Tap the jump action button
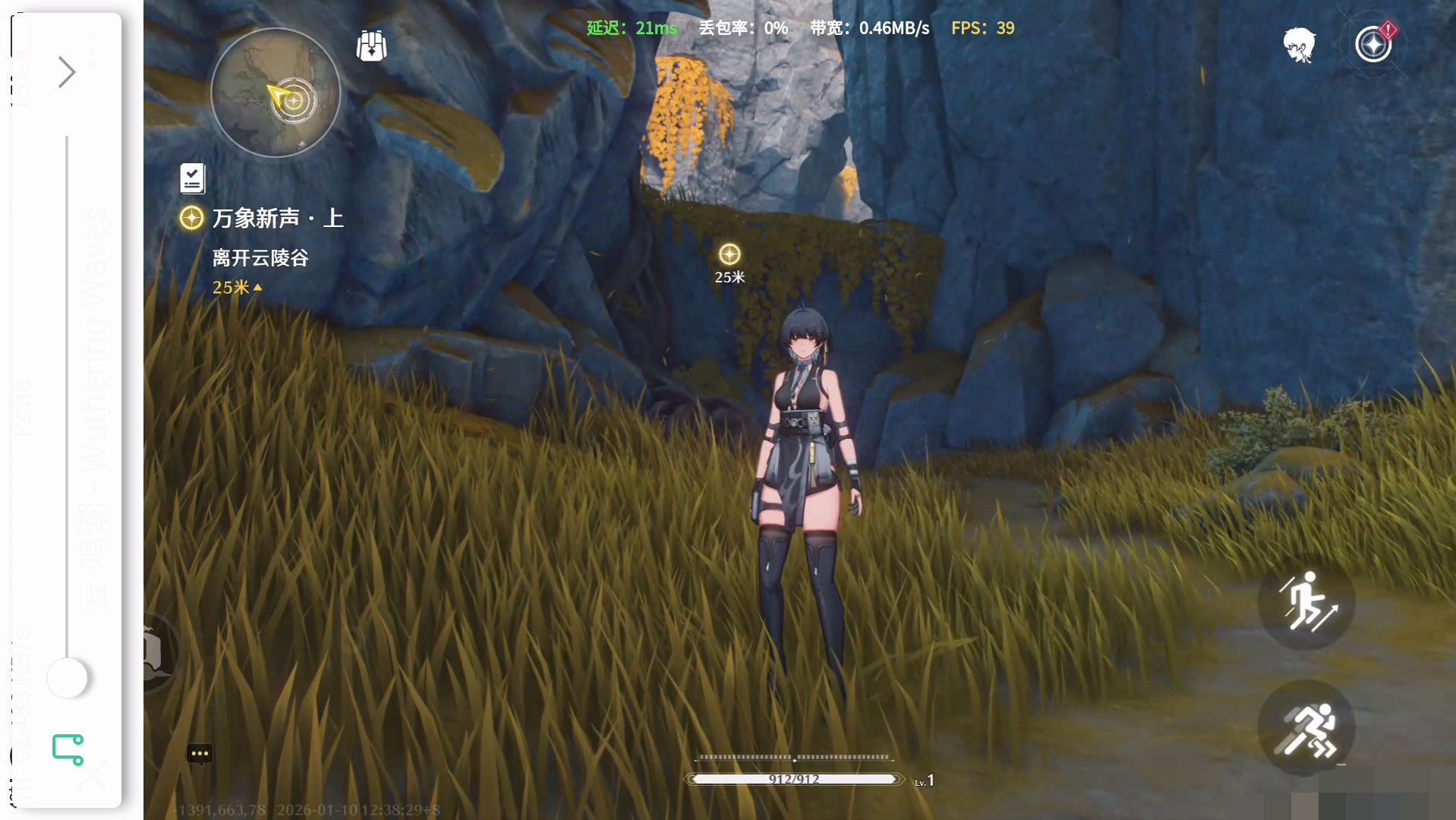The image size is (1456, 820). point(1306,602)
